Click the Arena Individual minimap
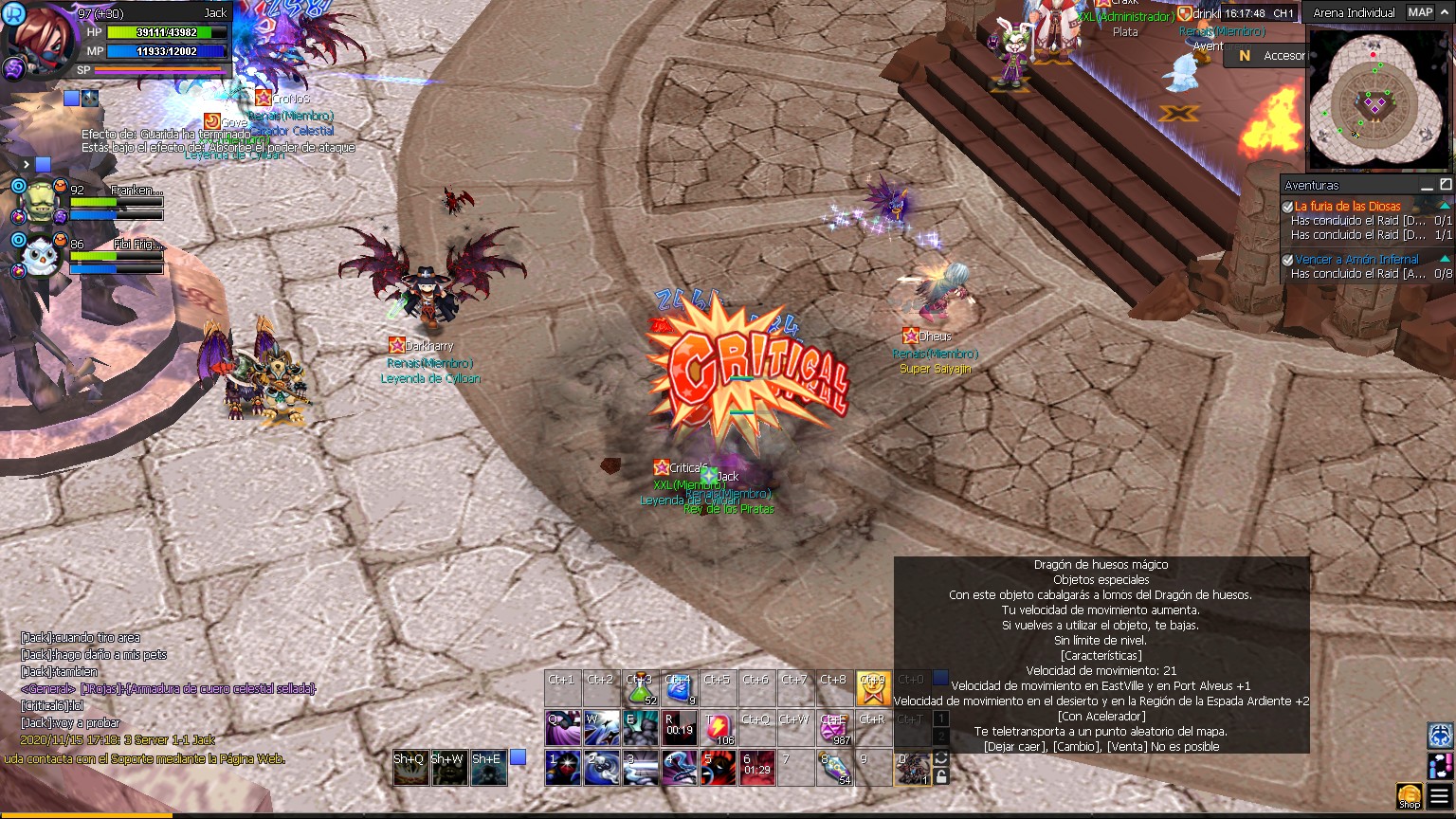Viewport: 1456px width, 819px height. click(1380, 100)
